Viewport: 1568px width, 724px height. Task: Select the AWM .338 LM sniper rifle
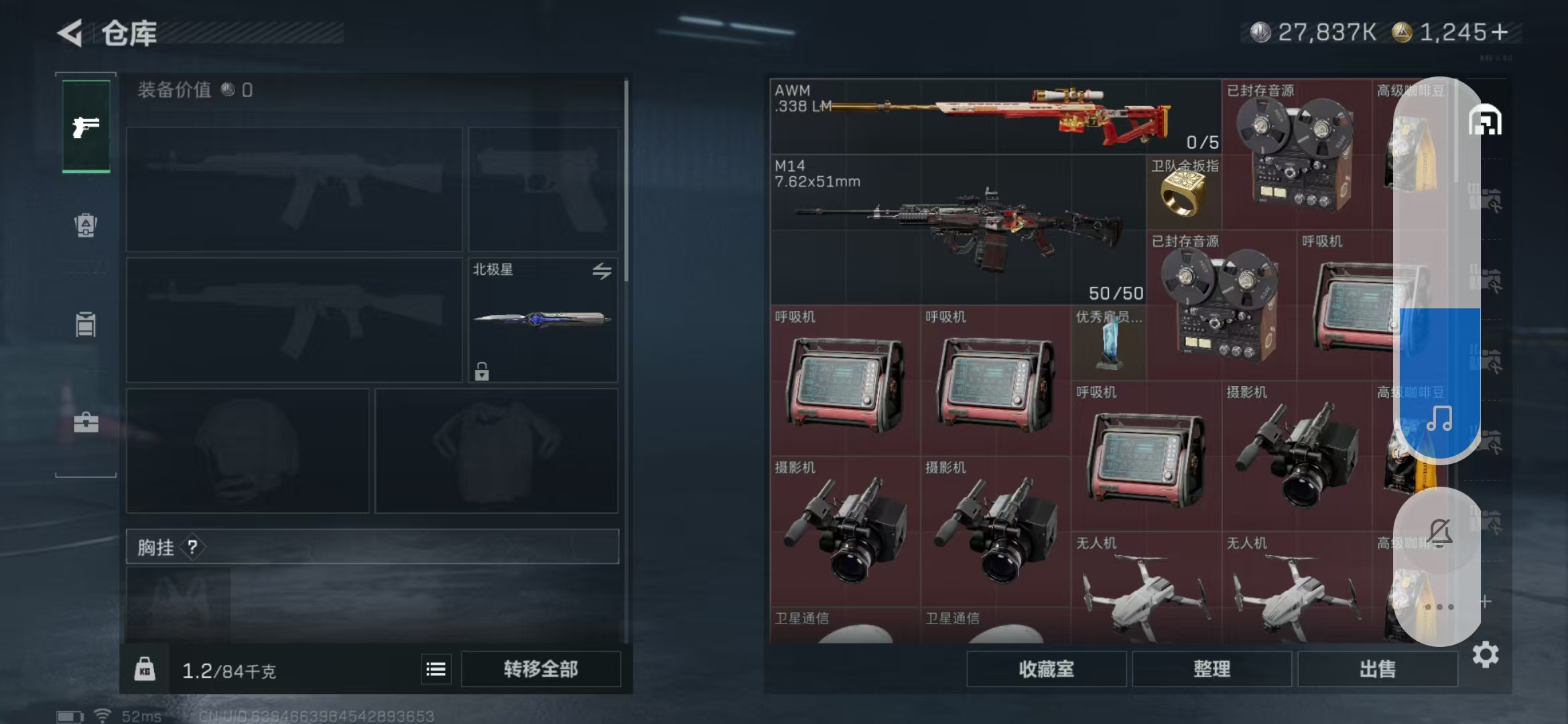pos(994,117)
